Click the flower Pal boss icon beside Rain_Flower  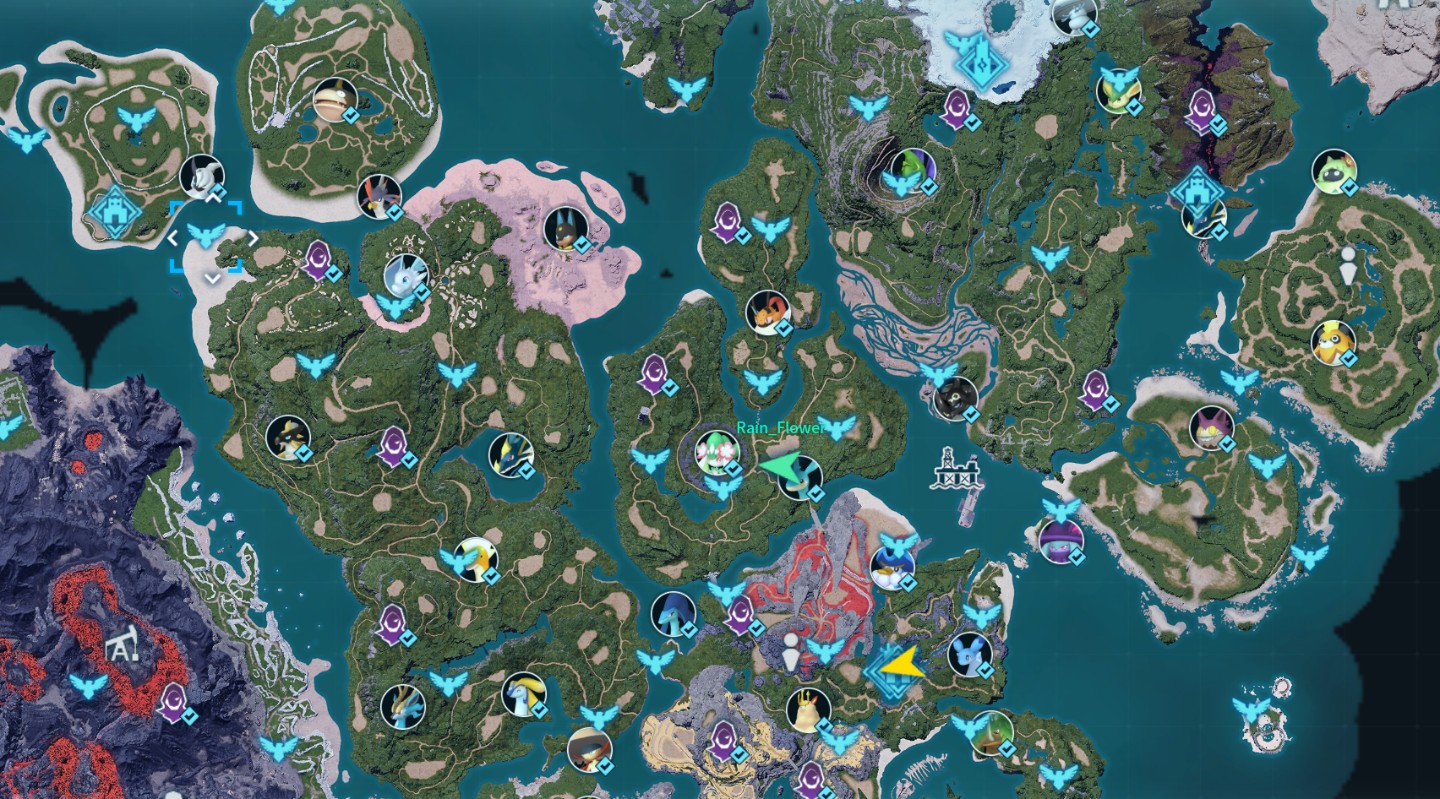pos(718,452)
